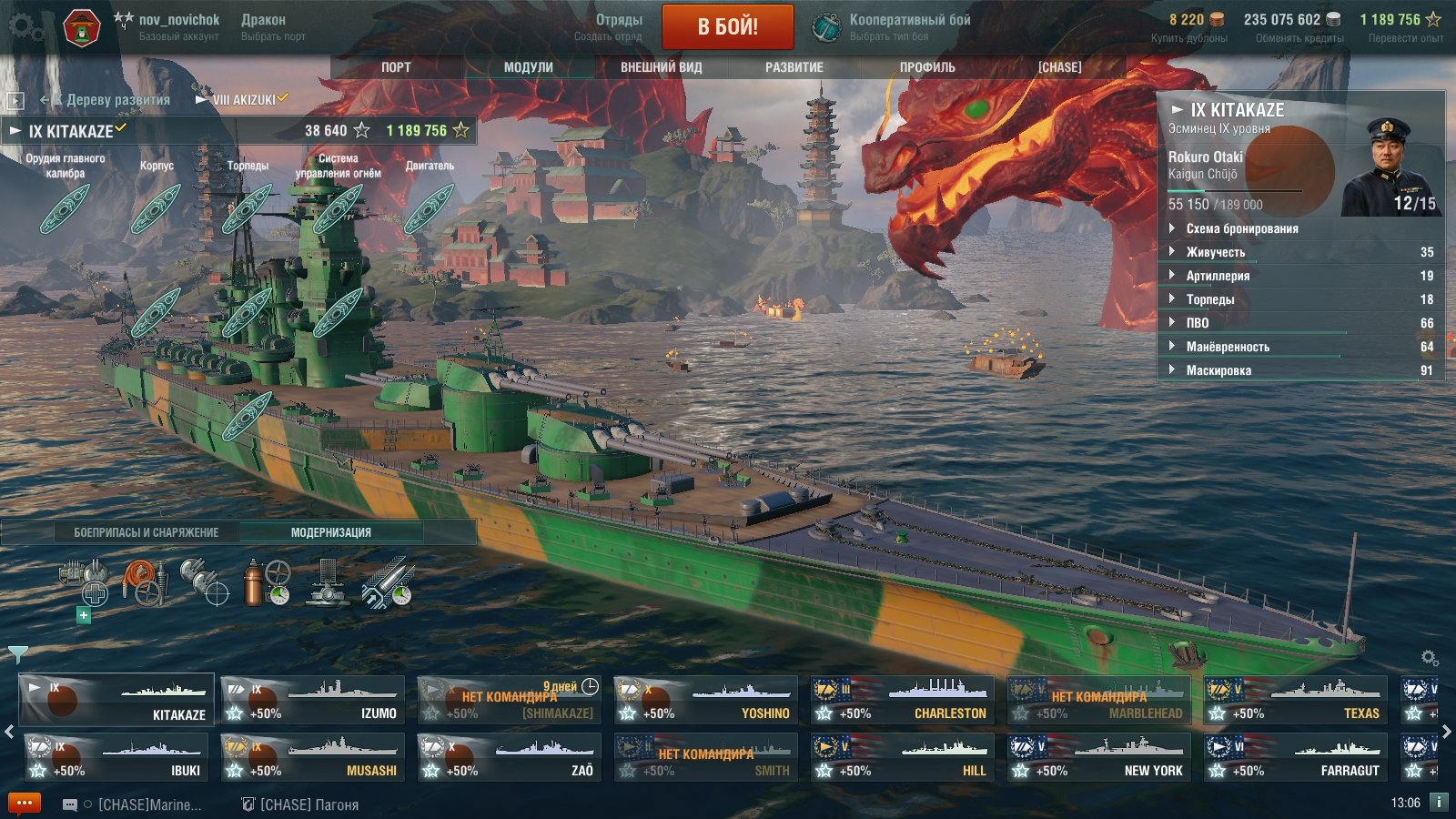Select the Musashi ship card

313,757
